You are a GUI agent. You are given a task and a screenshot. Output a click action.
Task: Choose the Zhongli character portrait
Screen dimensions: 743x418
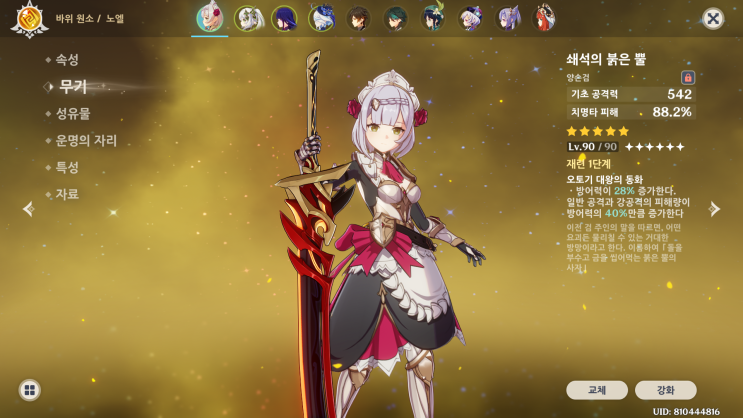click(359, 18)
